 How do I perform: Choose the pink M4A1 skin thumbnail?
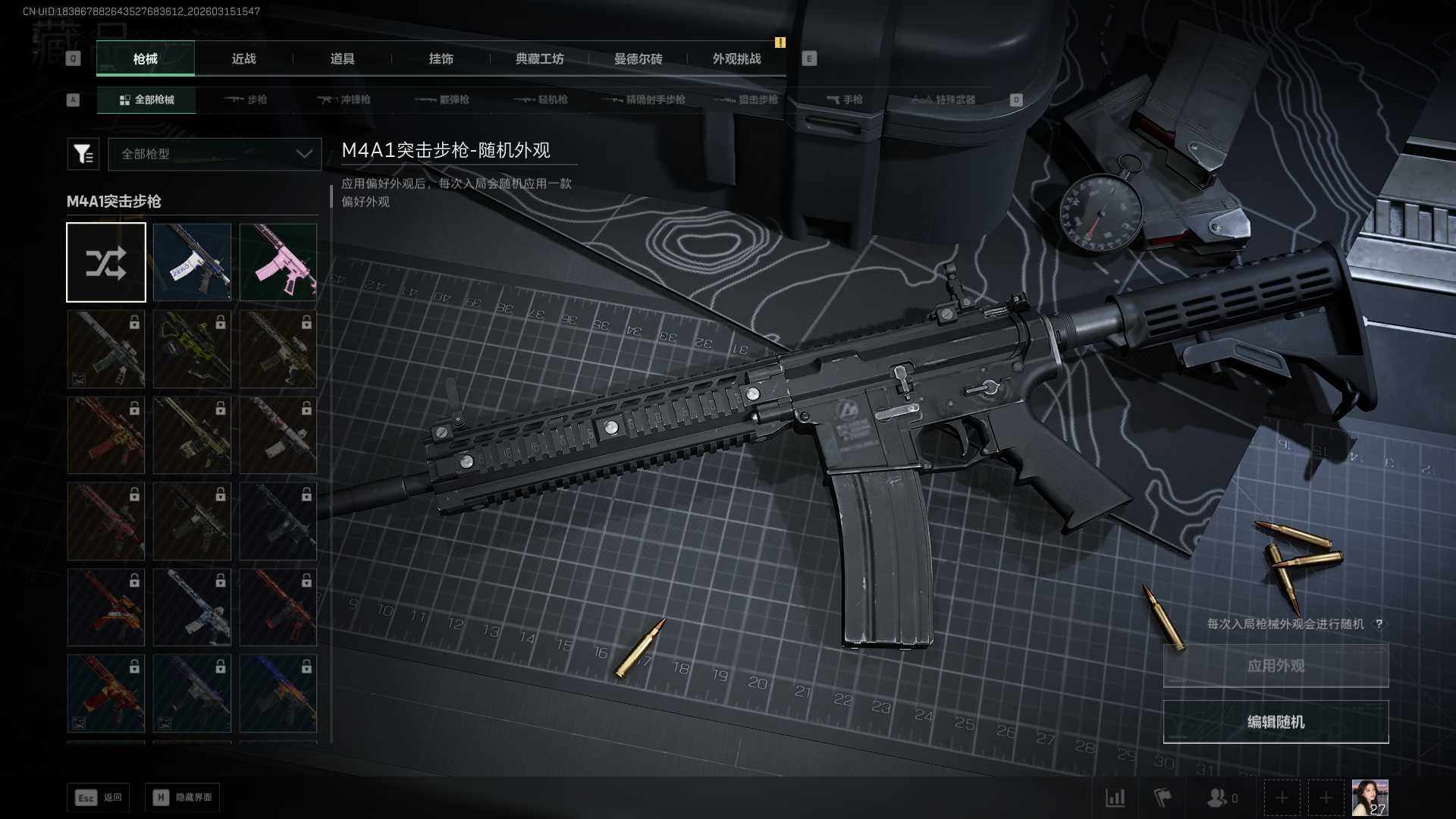(x=278, y=262)
